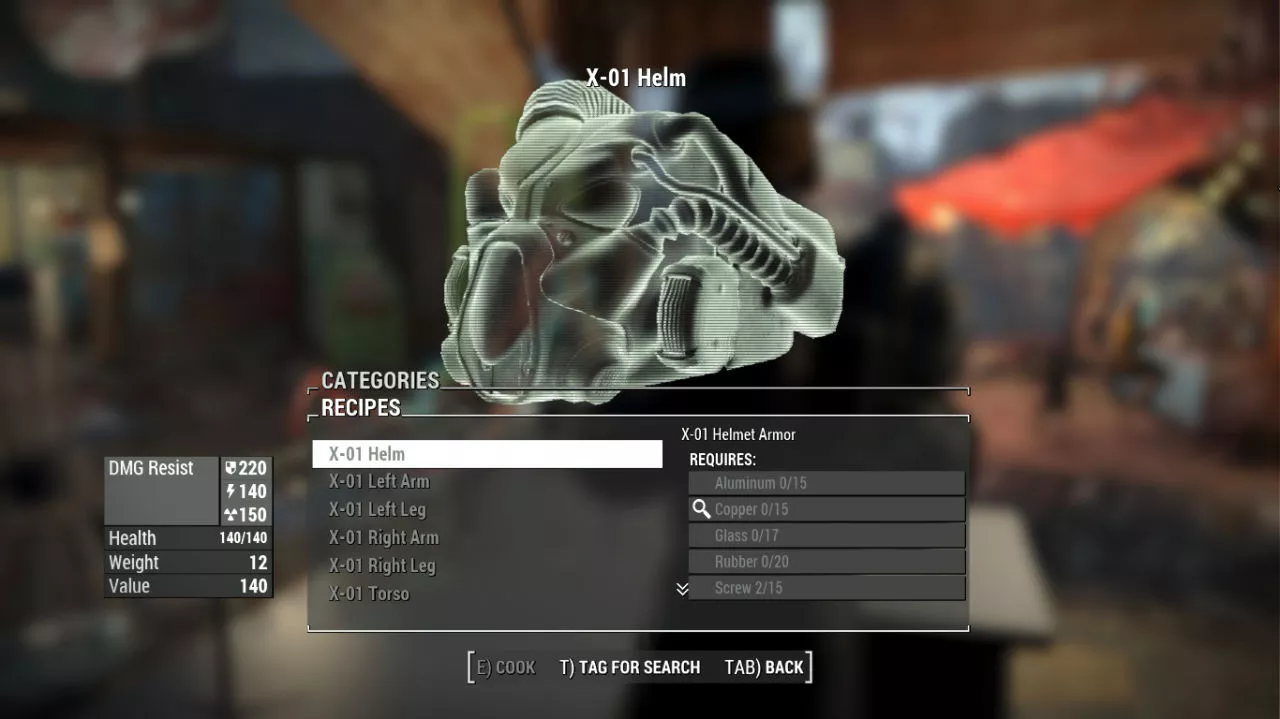Click the Cook craft button
This screenshot has height=719, width=1280.
click(x=506, y=667)
